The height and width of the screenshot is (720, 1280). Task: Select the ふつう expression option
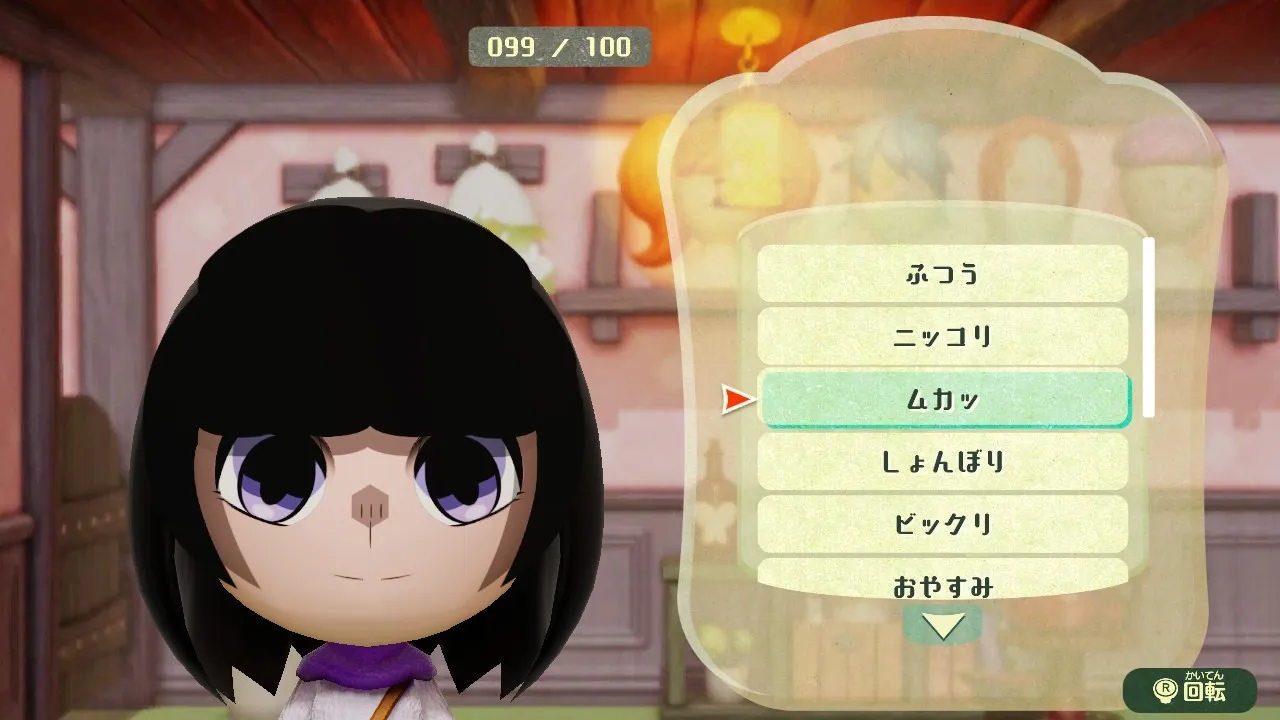(x=942, y=273)
